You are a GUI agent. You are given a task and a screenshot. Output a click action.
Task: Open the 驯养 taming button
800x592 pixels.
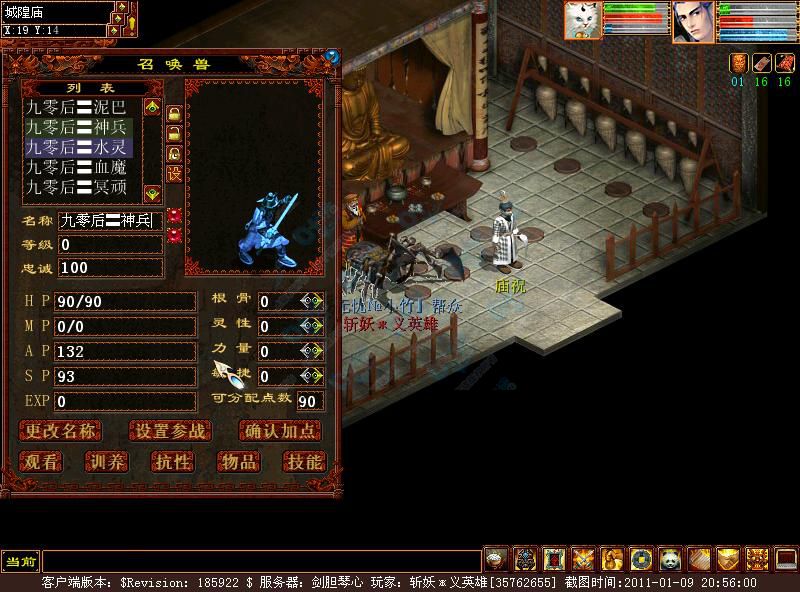(106, 461)
